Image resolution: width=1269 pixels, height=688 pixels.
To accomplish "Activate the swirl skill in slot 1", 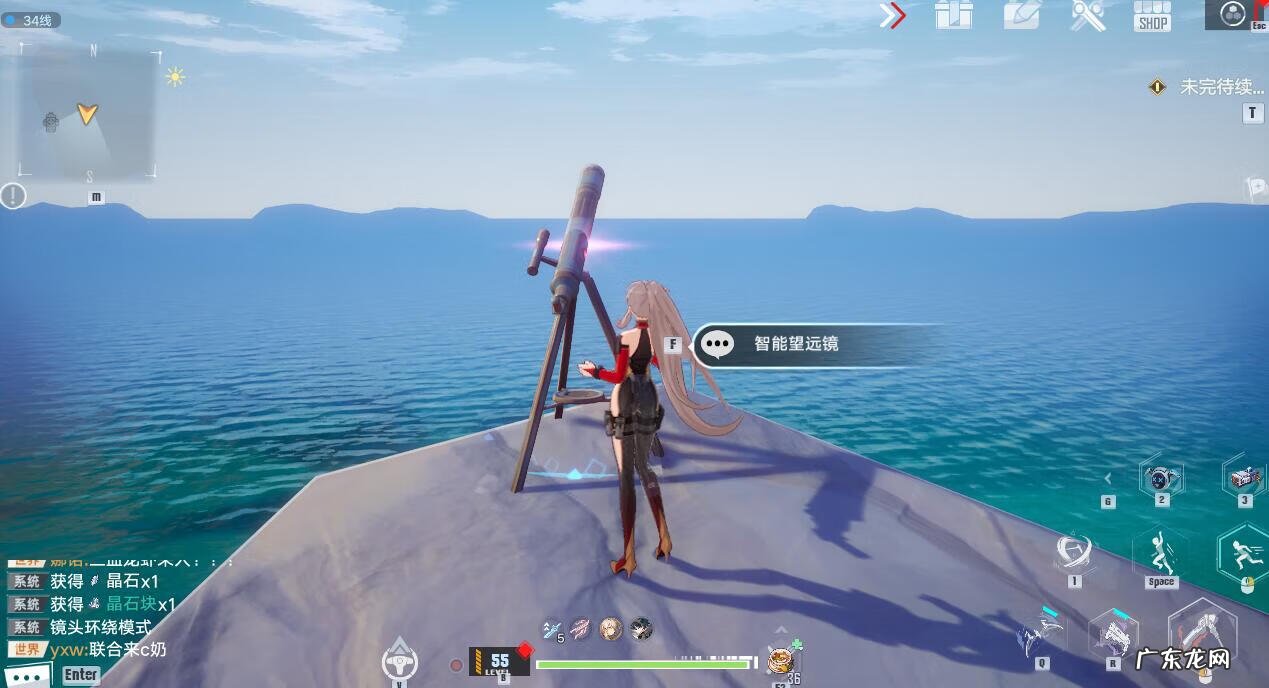I will pos(1074,551).
